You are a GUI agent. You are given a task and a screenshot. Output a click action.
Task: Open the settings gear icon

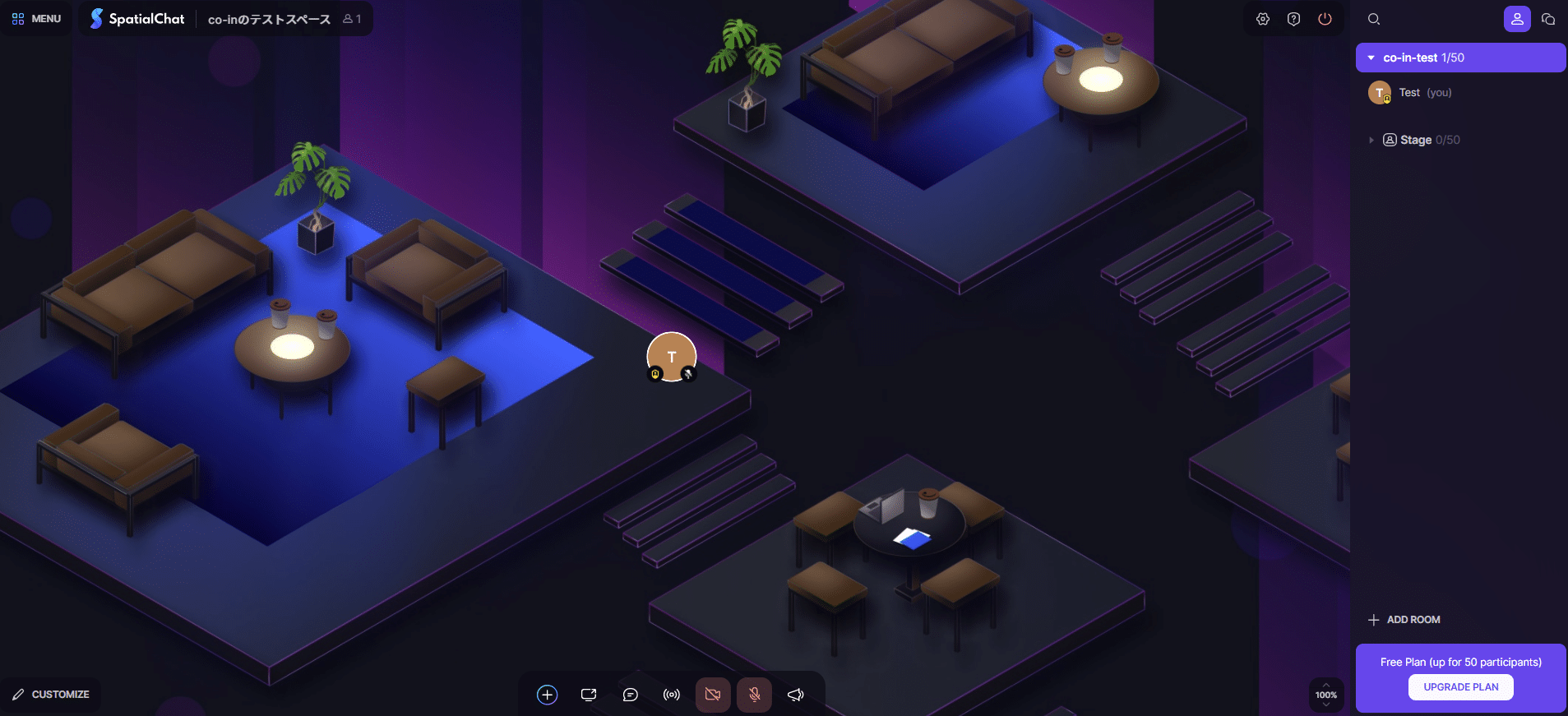[1263, 19]
